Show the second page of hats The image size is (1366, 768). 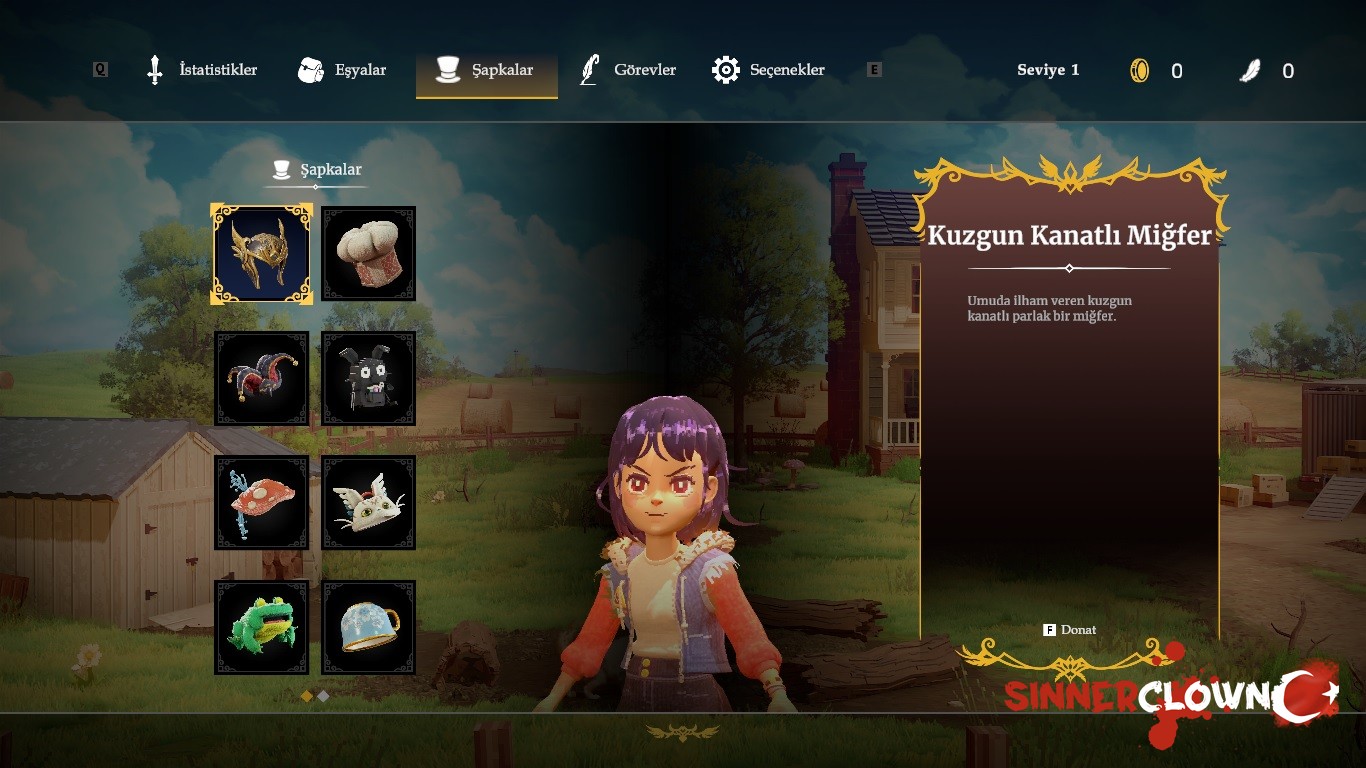tap(323, 695)
